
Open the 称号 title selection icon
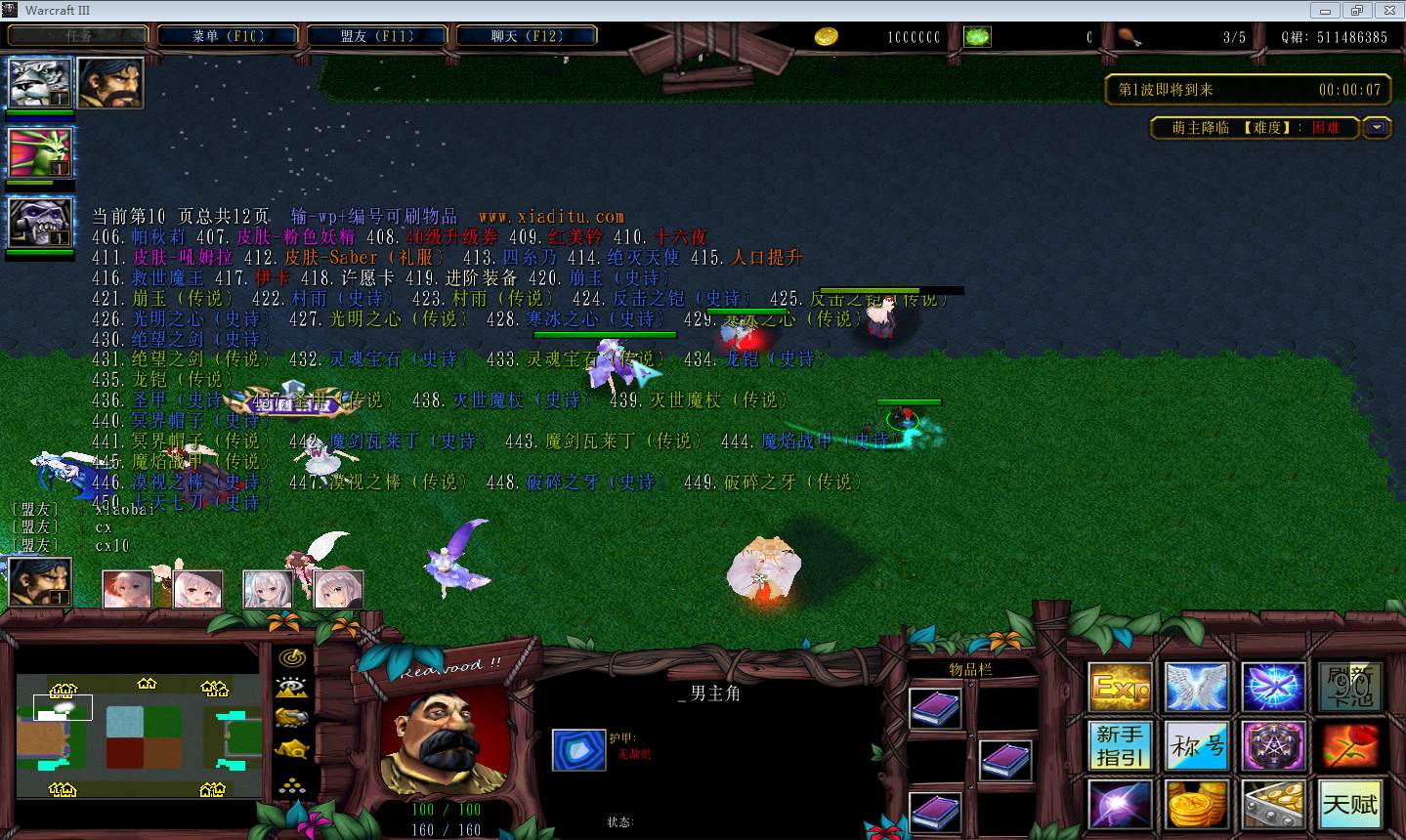point(1196,745)
